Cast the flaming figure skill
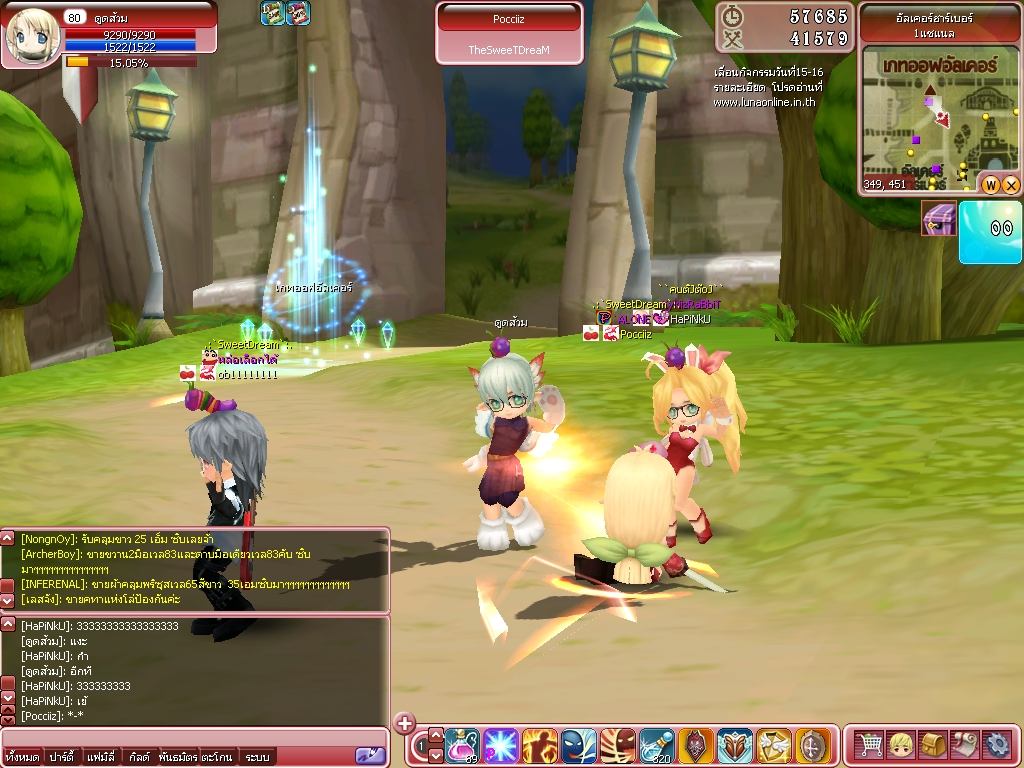This screenshot has height=768, width=1024. coord(539,746)
